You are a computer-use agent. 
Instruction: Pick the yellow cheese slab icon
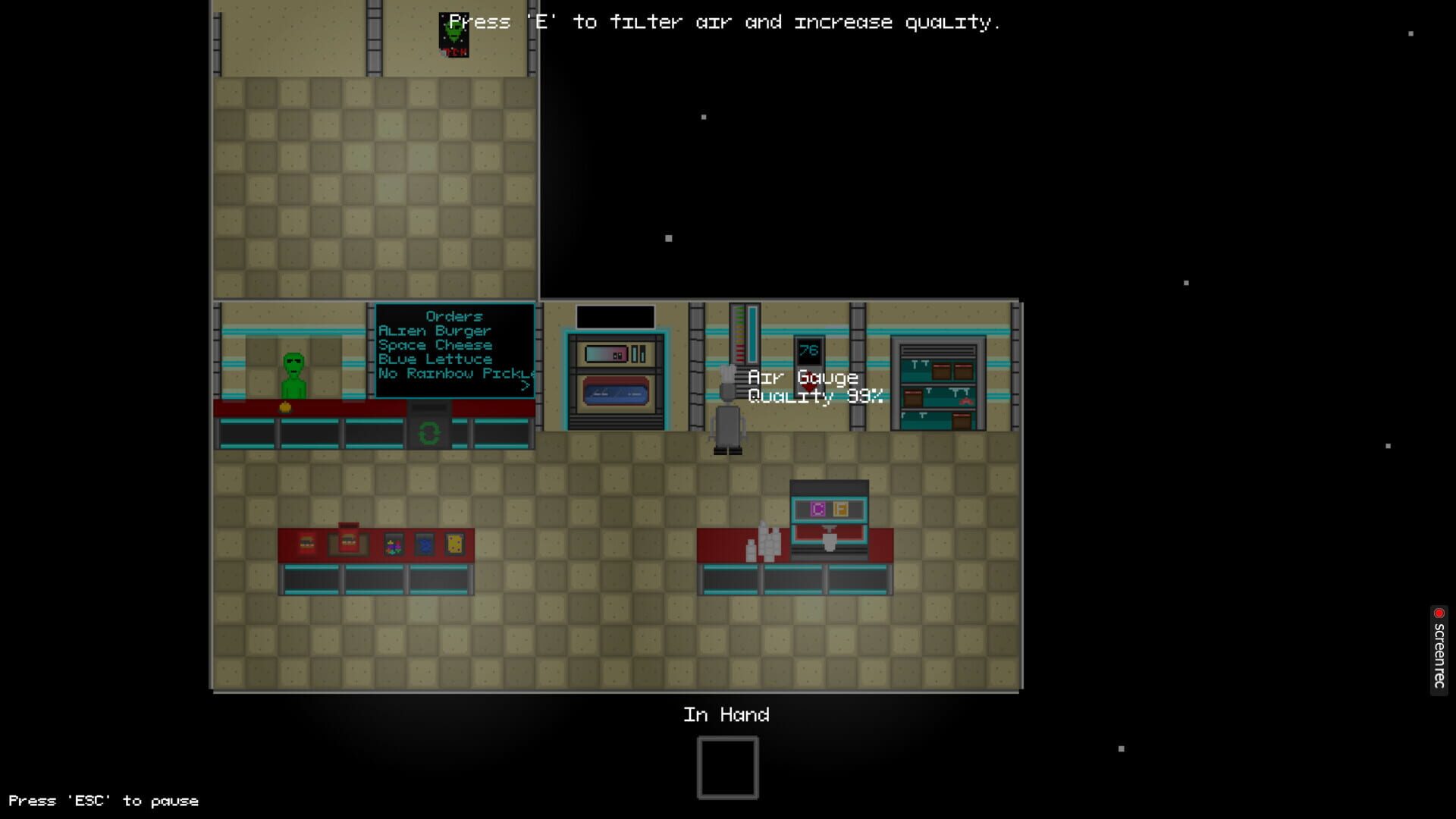point(454,542)
